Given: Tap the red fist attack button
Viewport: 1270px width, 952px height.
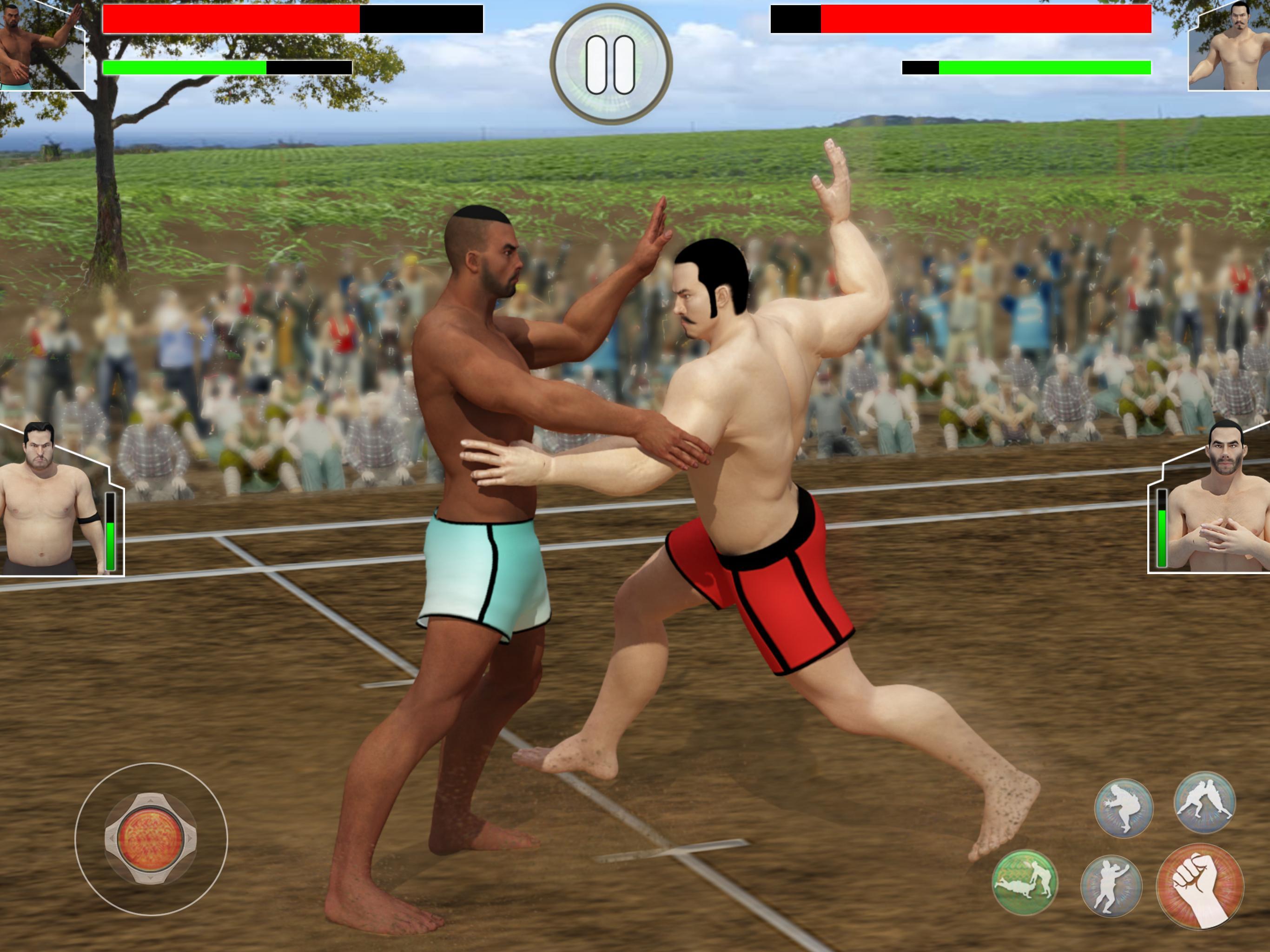Looking at the screenshot, I should pos(1199,886).
